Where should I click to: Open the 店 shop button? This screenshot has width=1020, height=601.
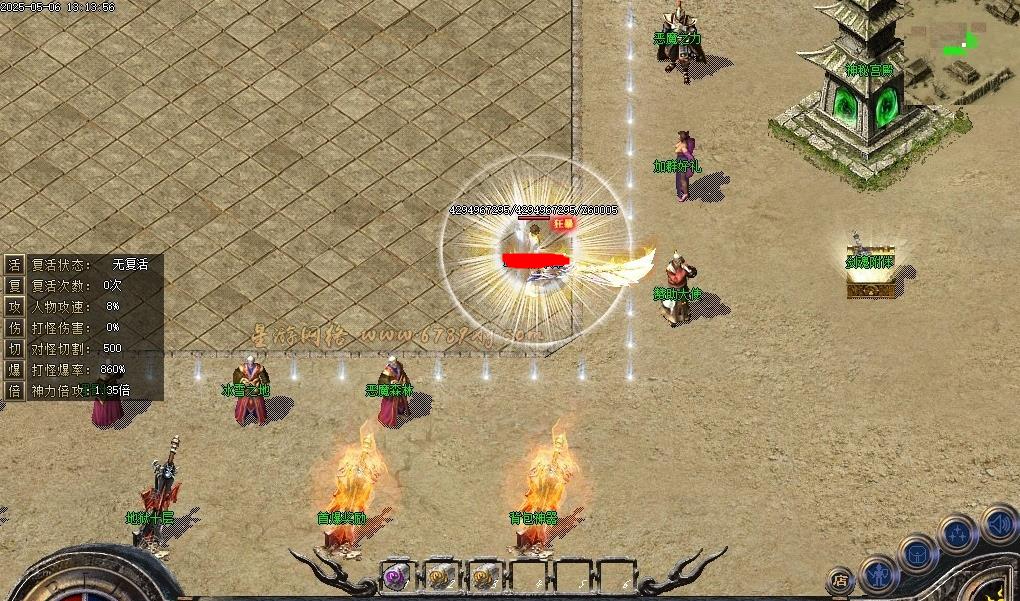click(840, 580)
